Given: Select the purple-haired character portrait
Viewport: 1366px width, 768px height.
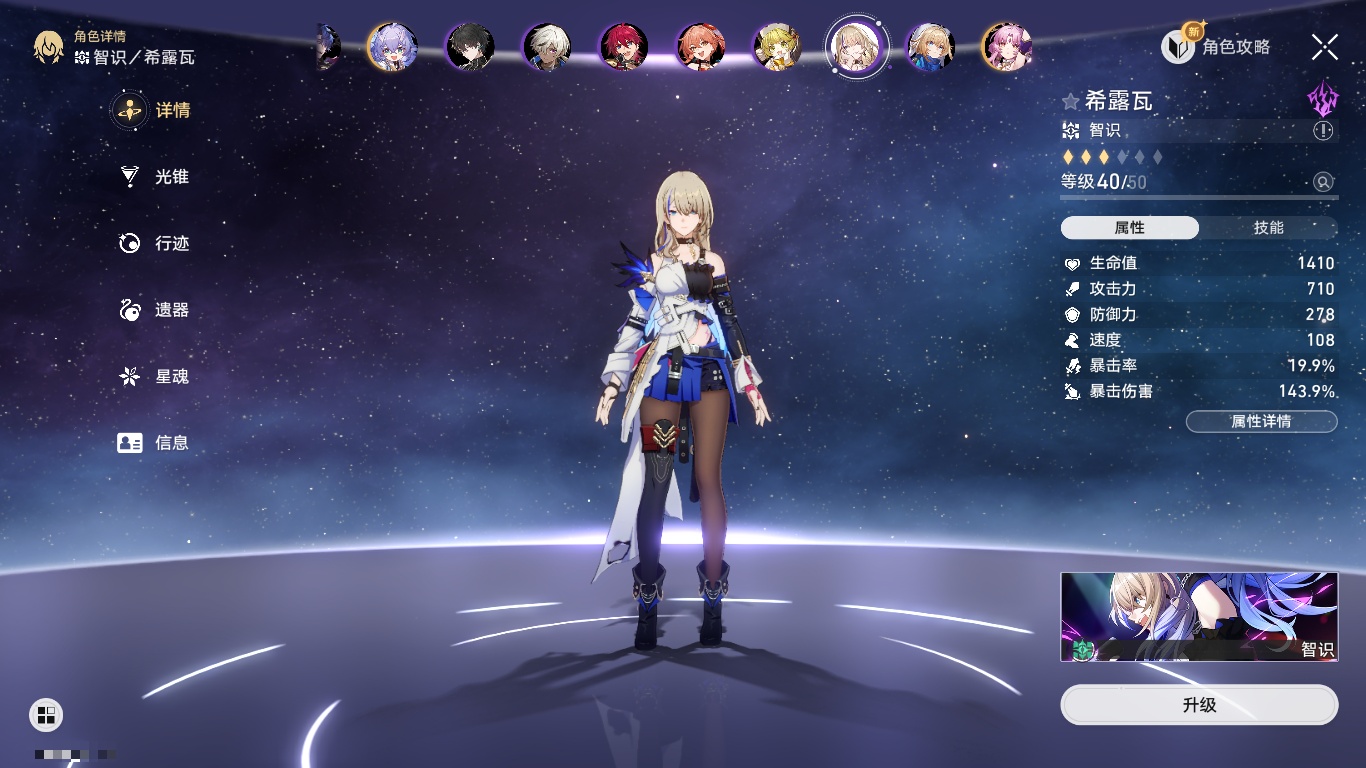Looking at the screenshot, I should (x=392, y=46).
